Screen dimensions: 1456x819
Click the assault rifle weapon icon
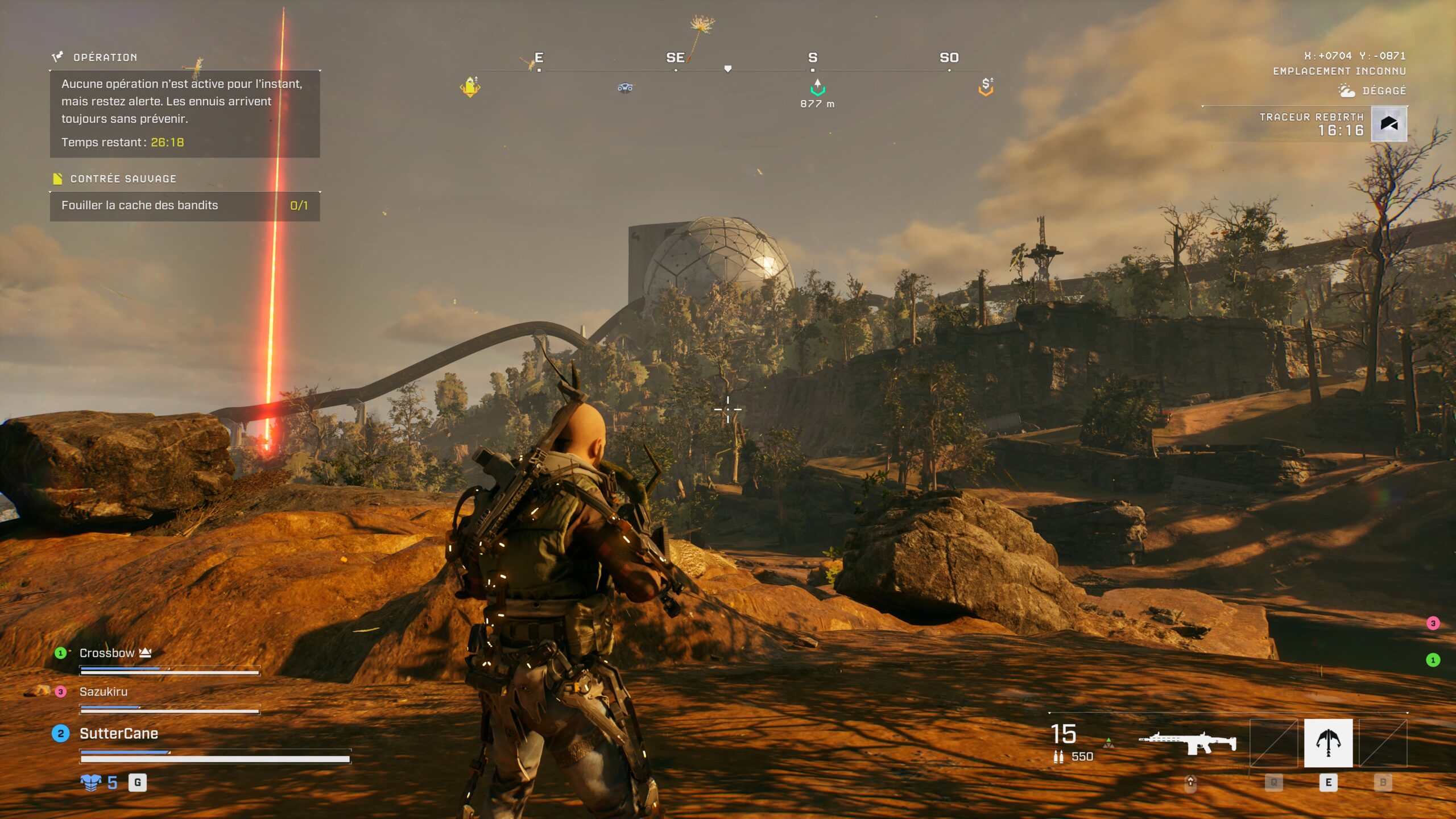coord(1188,742)
